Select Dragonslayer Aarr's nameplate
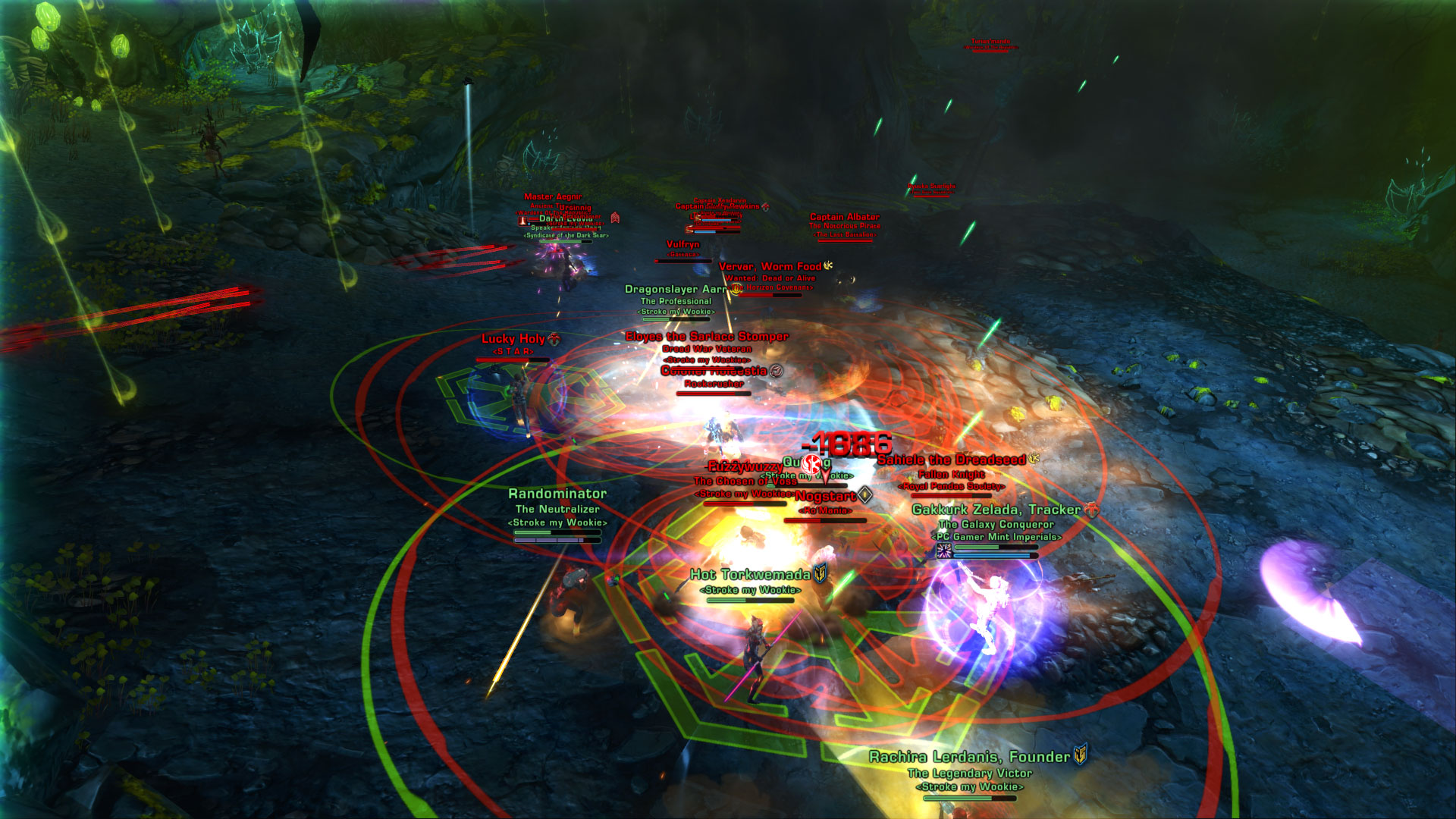This screenshot has width=1456, height=819. [x=676, y=289]
